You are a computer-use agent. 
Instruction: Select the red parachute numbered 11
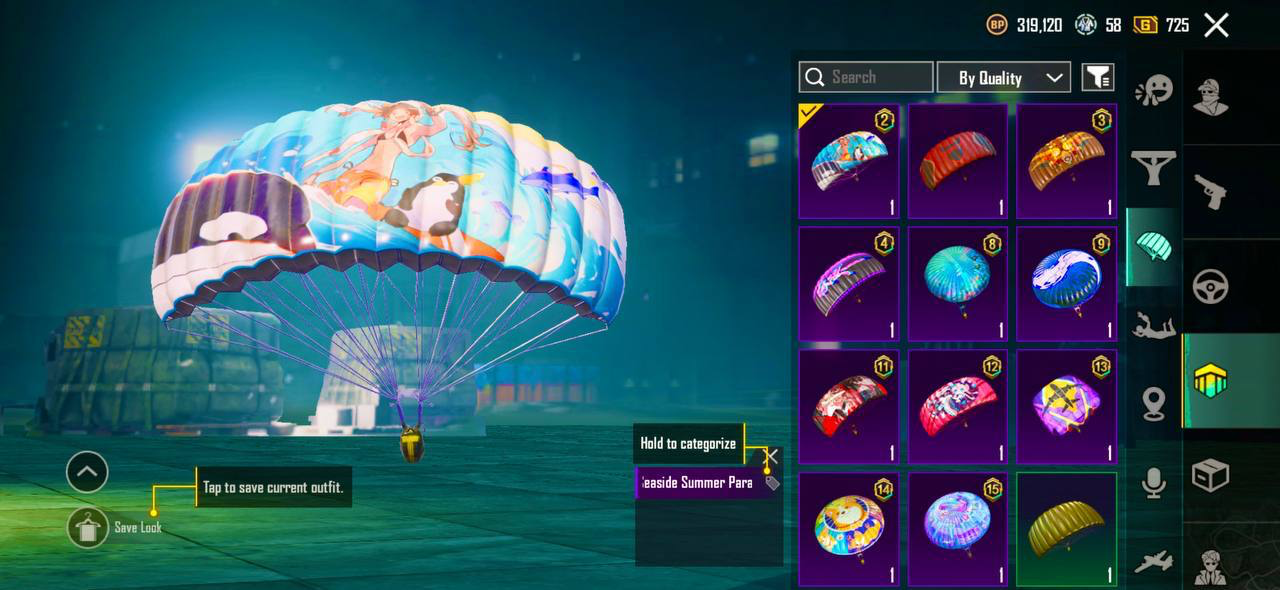(849, 407)
